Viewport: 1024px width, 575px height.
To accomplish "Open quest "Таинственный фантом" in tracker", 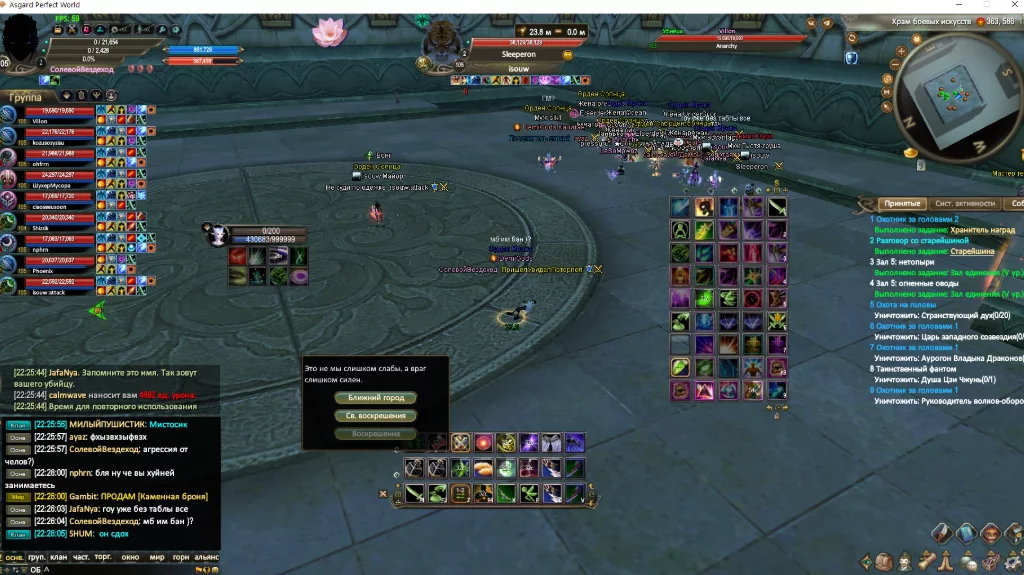I will pyautogui.click(x=912, y=369).
